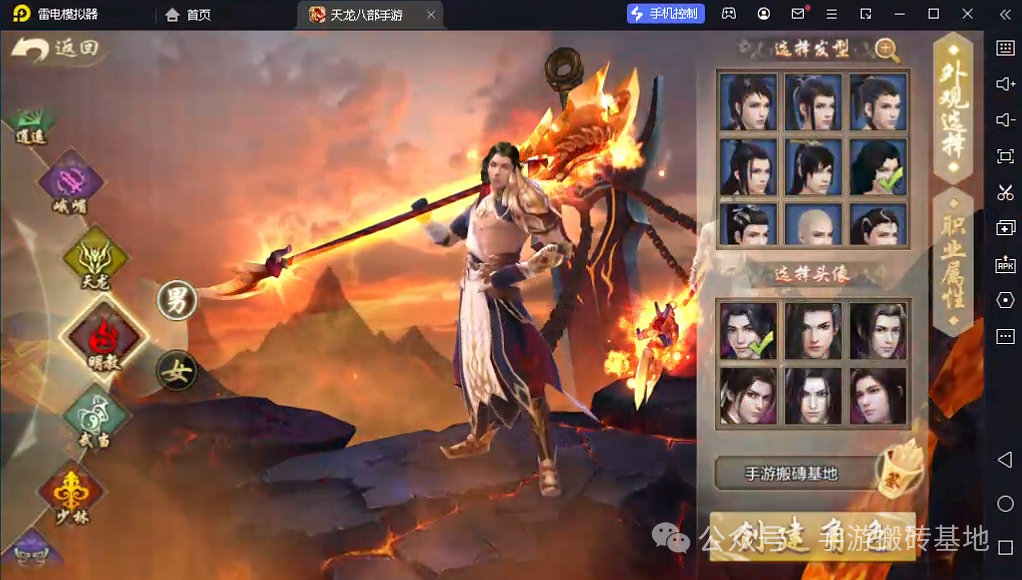Select the 逍遥 class icon
Image resolution: width=1022 pixels, height=580 pixels.
[x=33, y=123]
